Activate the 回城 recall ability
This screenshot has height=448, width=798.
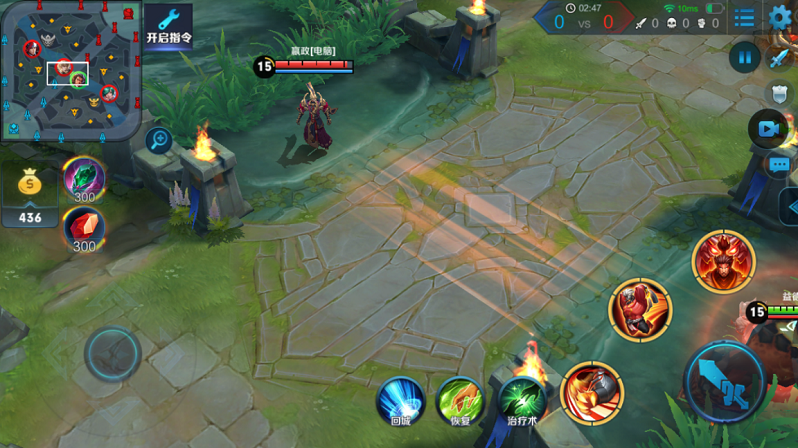pos(401,399)
